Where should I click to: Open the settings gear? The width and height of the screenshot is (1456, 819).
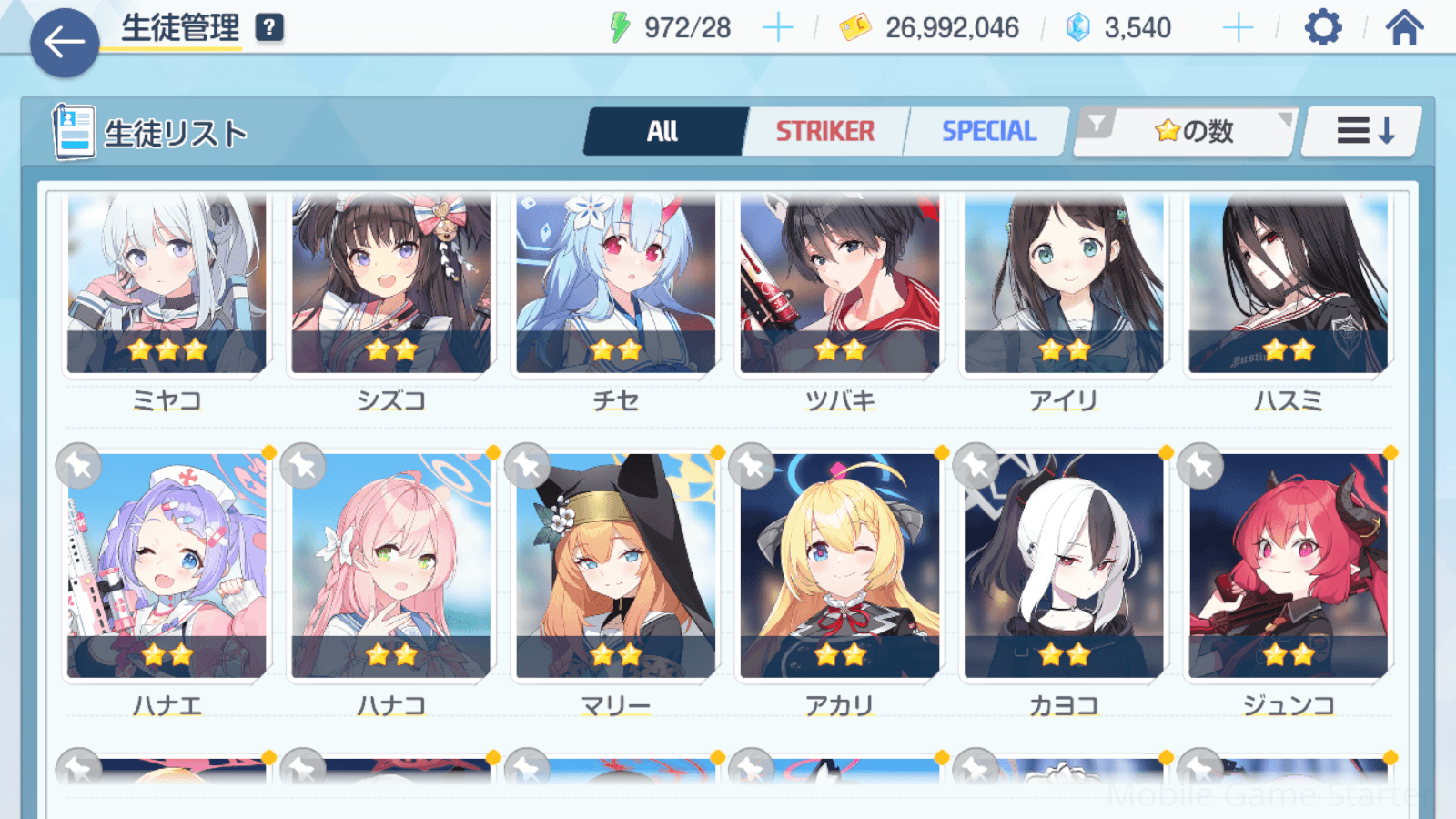(1322, 28)
